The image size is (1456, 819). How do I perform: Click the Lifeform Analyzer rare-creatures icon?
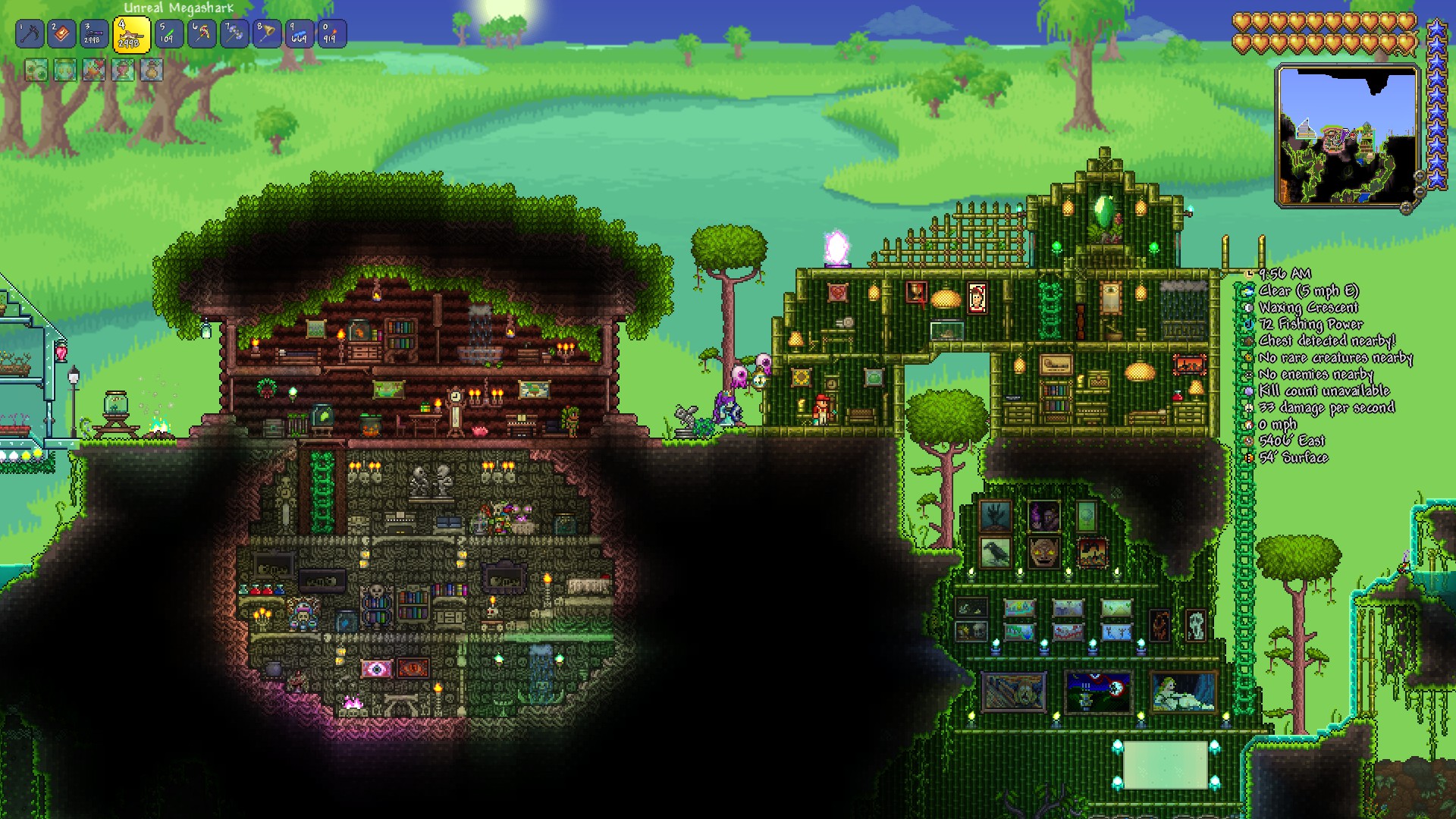click(1247, 358)
